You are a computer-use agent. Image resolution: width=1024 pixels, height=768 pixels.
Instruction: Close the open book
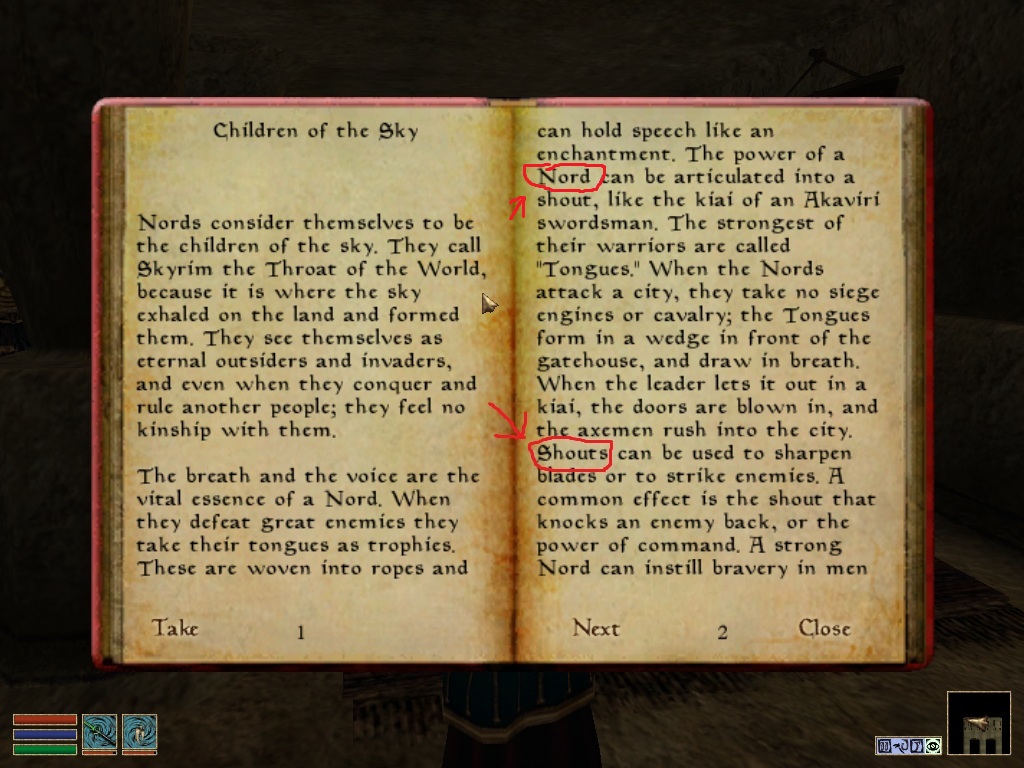(x=824, y=628)
